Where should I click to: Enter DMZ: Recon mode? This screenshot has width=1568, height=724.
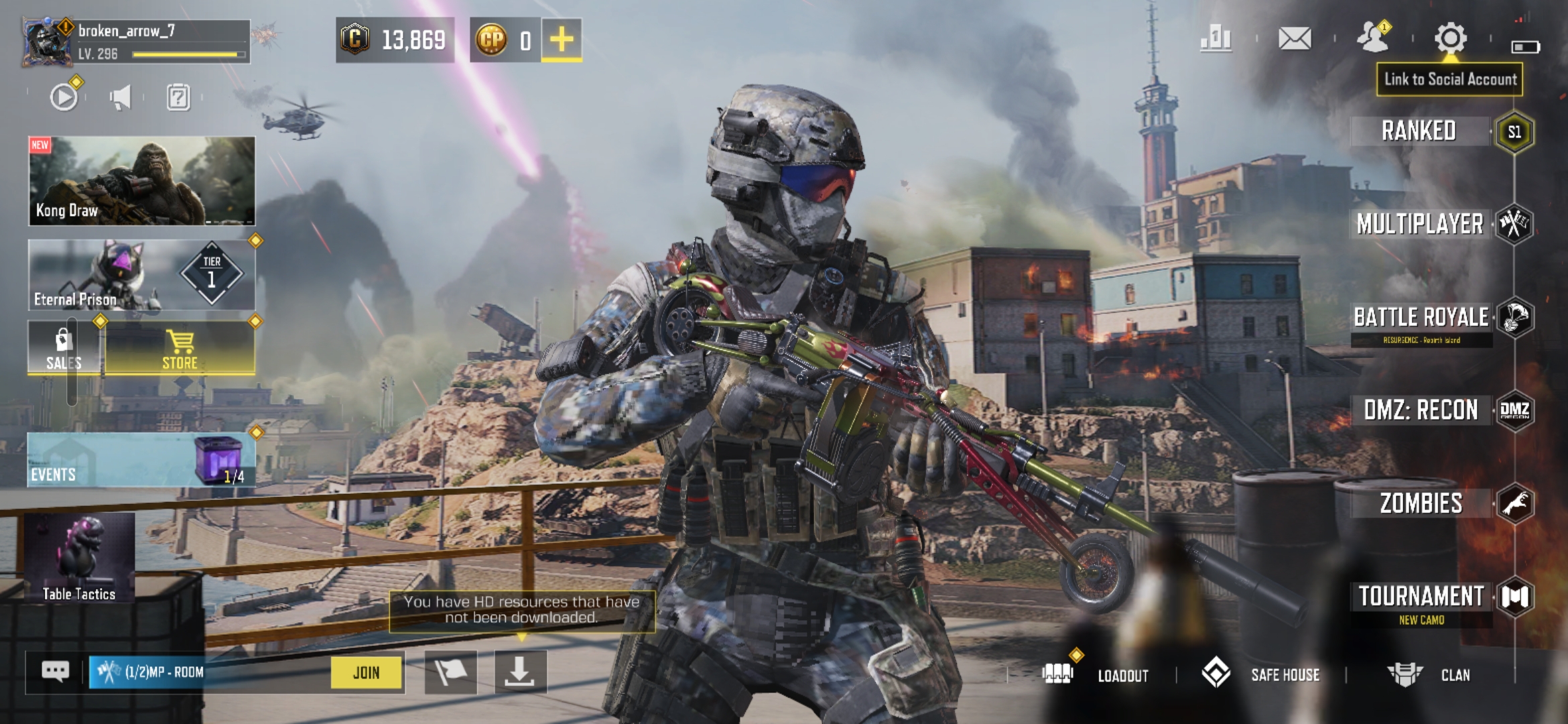pos(1421,410)
